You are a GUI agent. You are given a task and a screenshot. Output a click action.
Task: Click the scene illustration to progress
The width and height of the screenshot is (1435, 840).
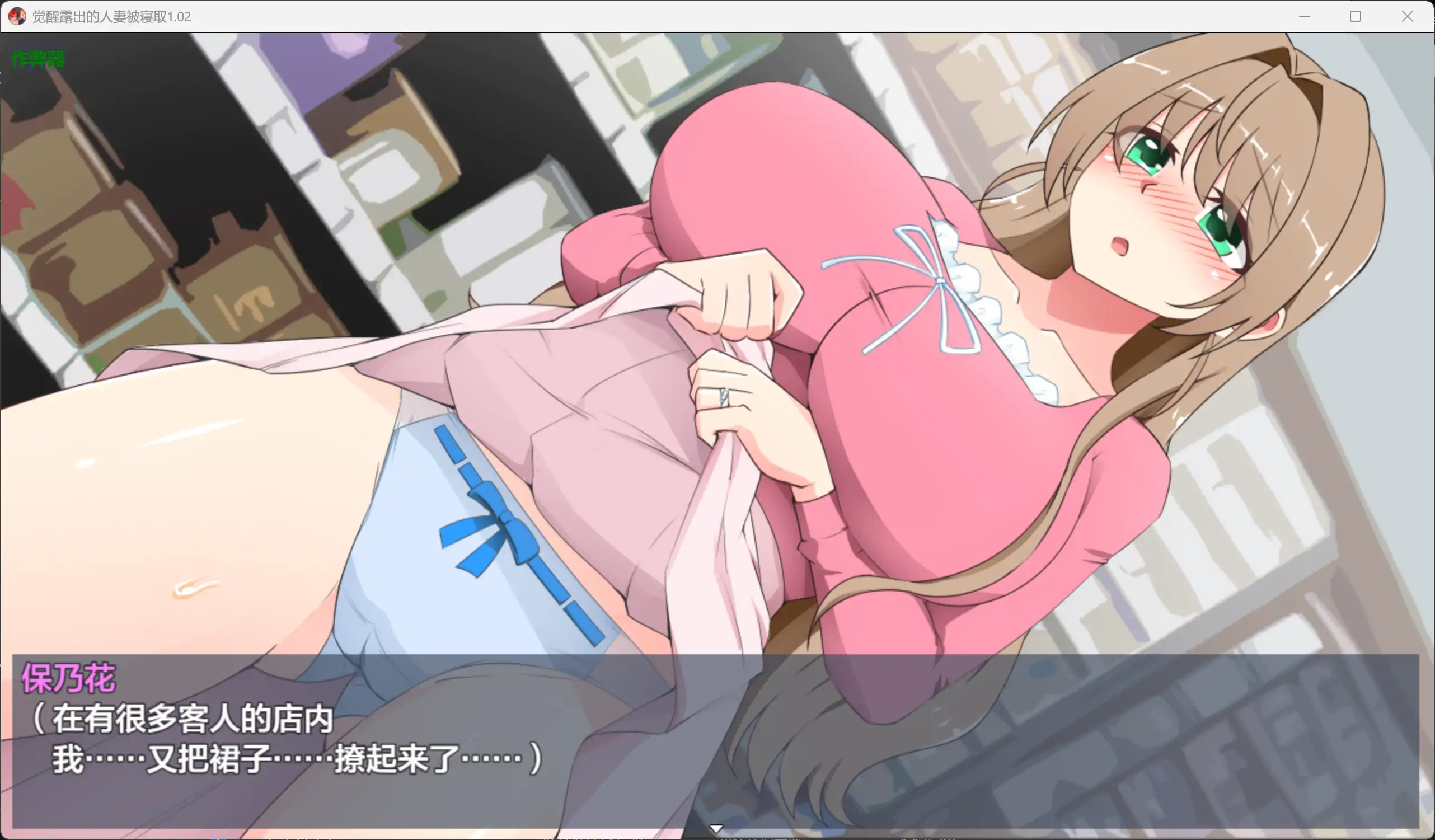tap(717, 342)
